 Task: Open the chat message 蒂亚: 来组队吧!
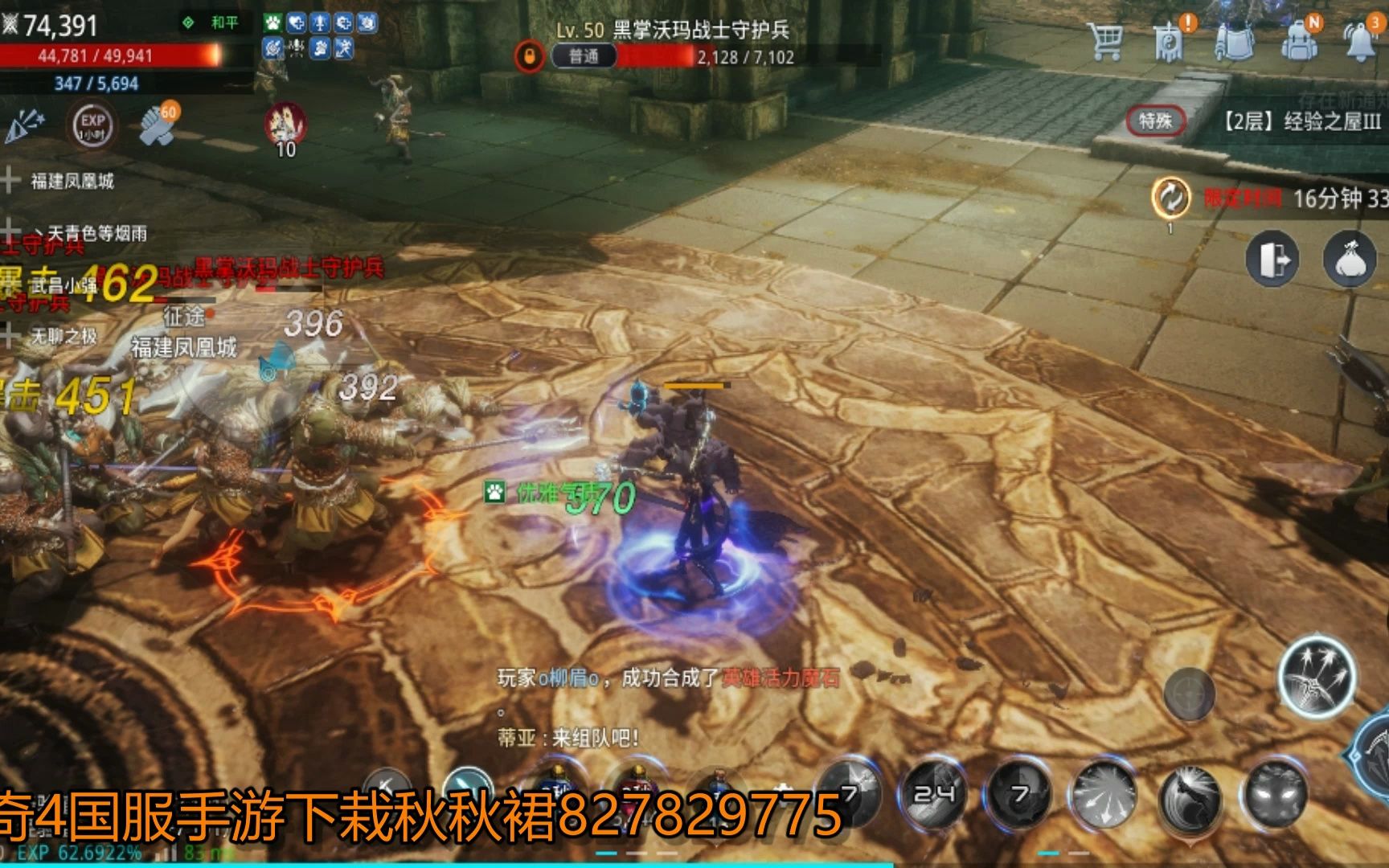567,737
